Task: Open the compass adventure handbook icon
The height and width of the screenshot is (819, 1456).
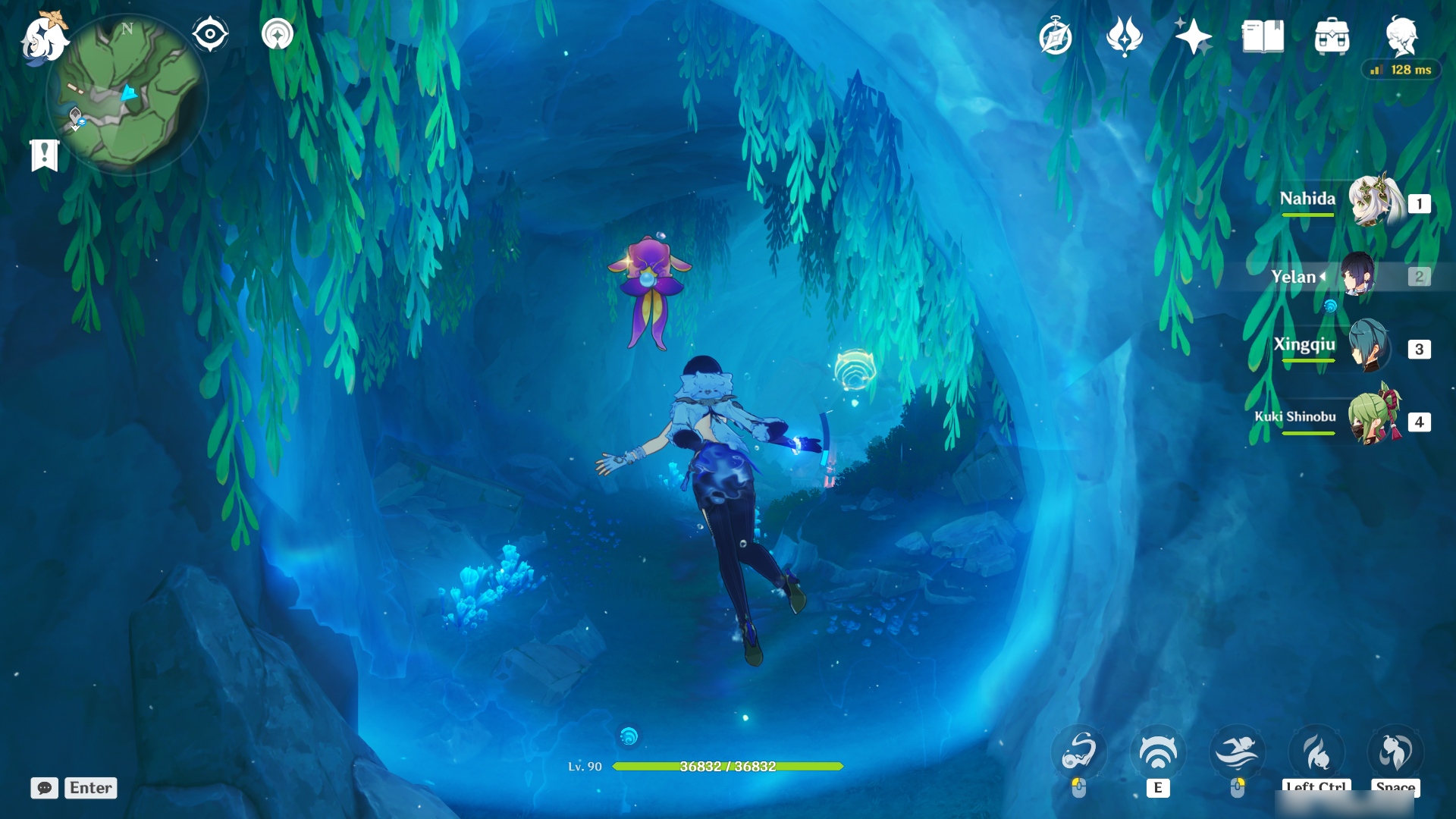Action: tap(1056, 37)
